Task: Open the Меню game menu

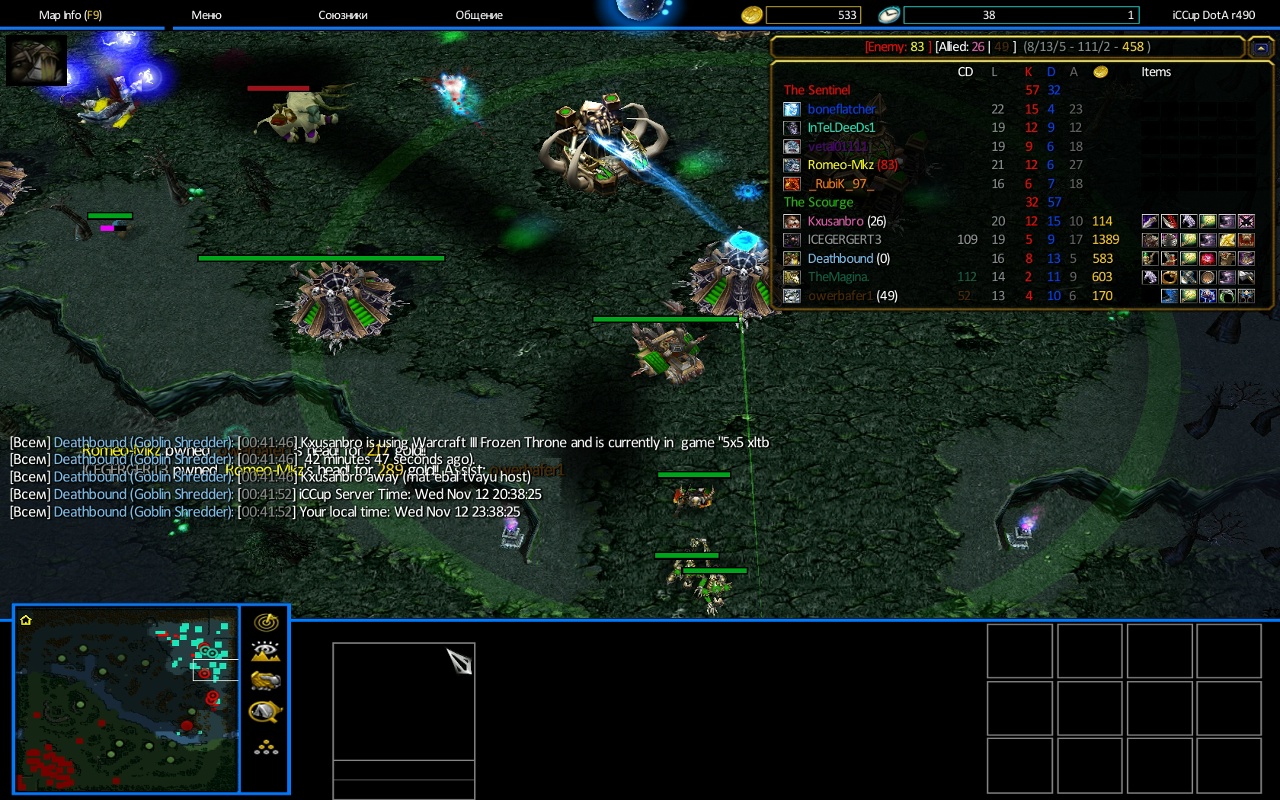Action: 206,15
